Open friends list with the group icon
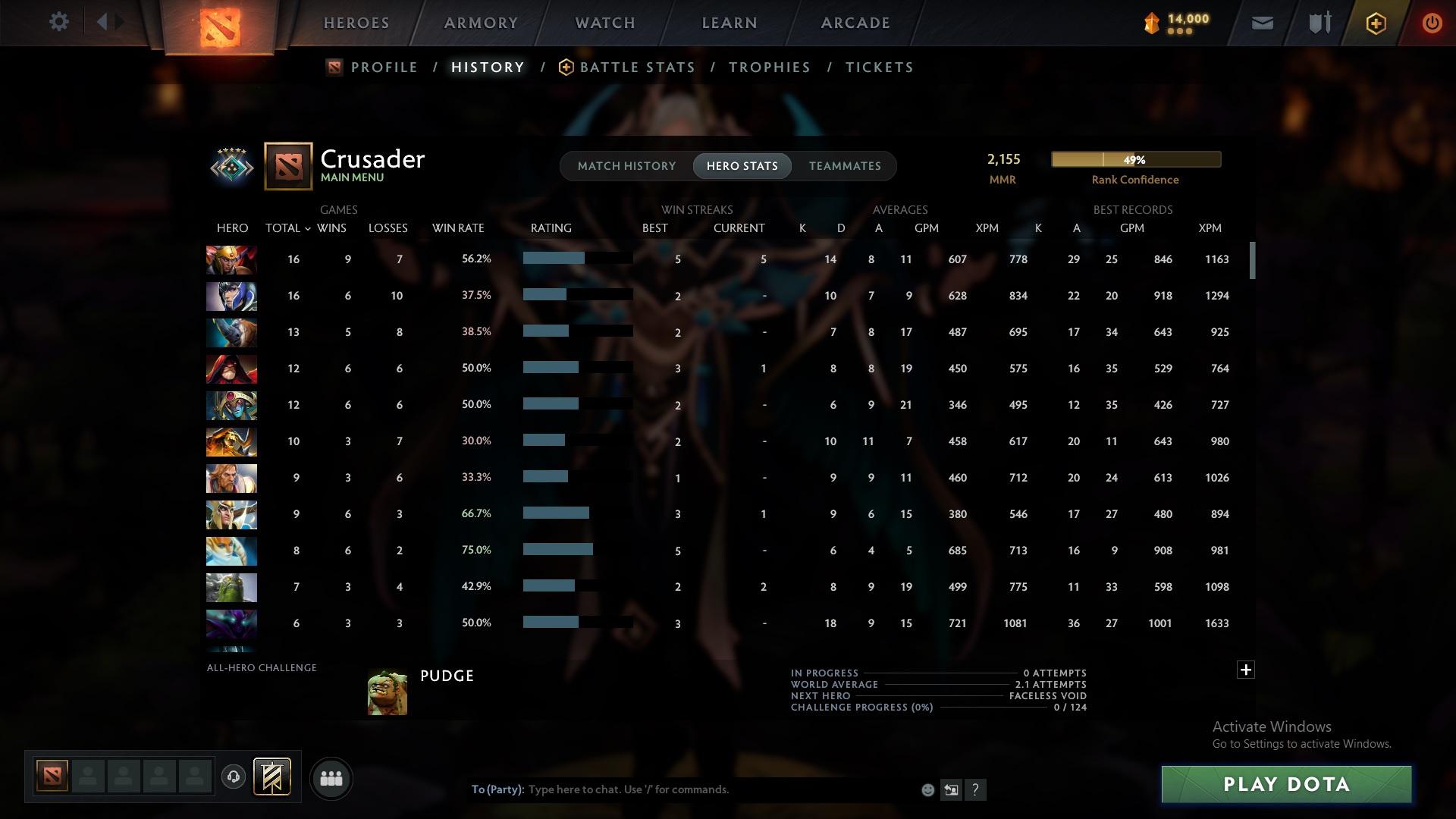Viewport: 1456px width, 819px height. coord(331,778)
